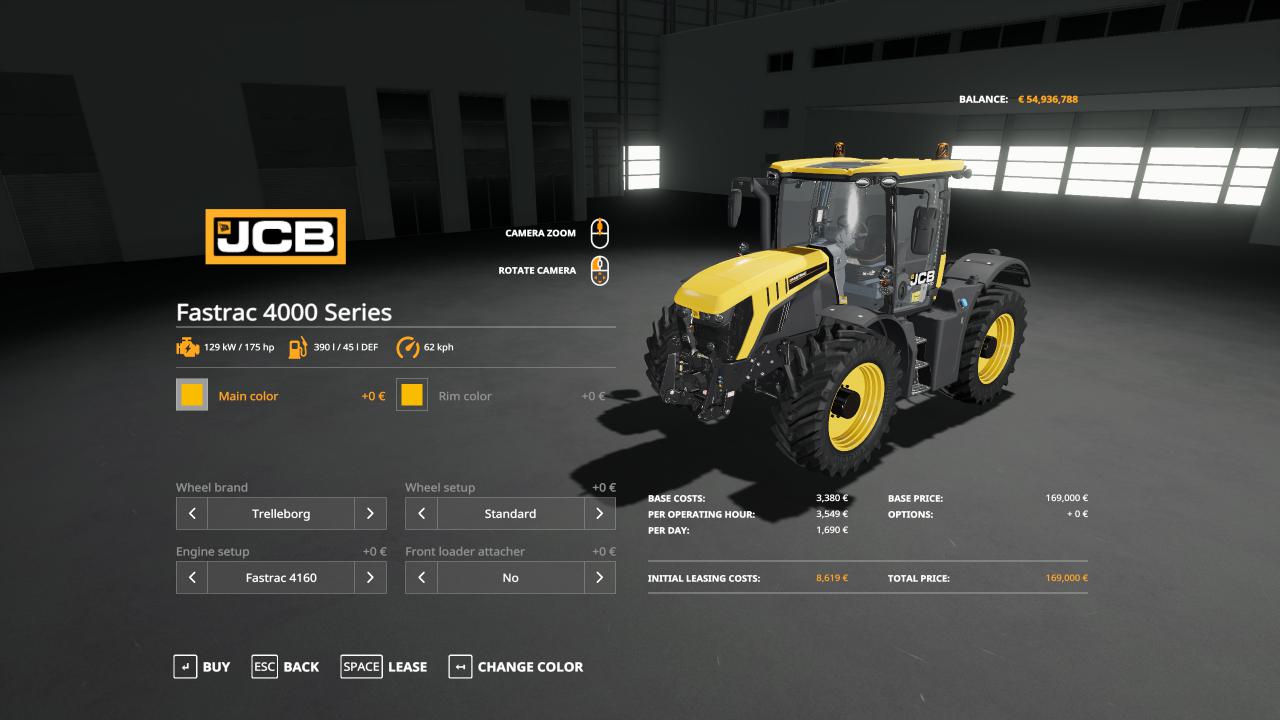Choose next Wheel setup after Standard

(599, 514)
